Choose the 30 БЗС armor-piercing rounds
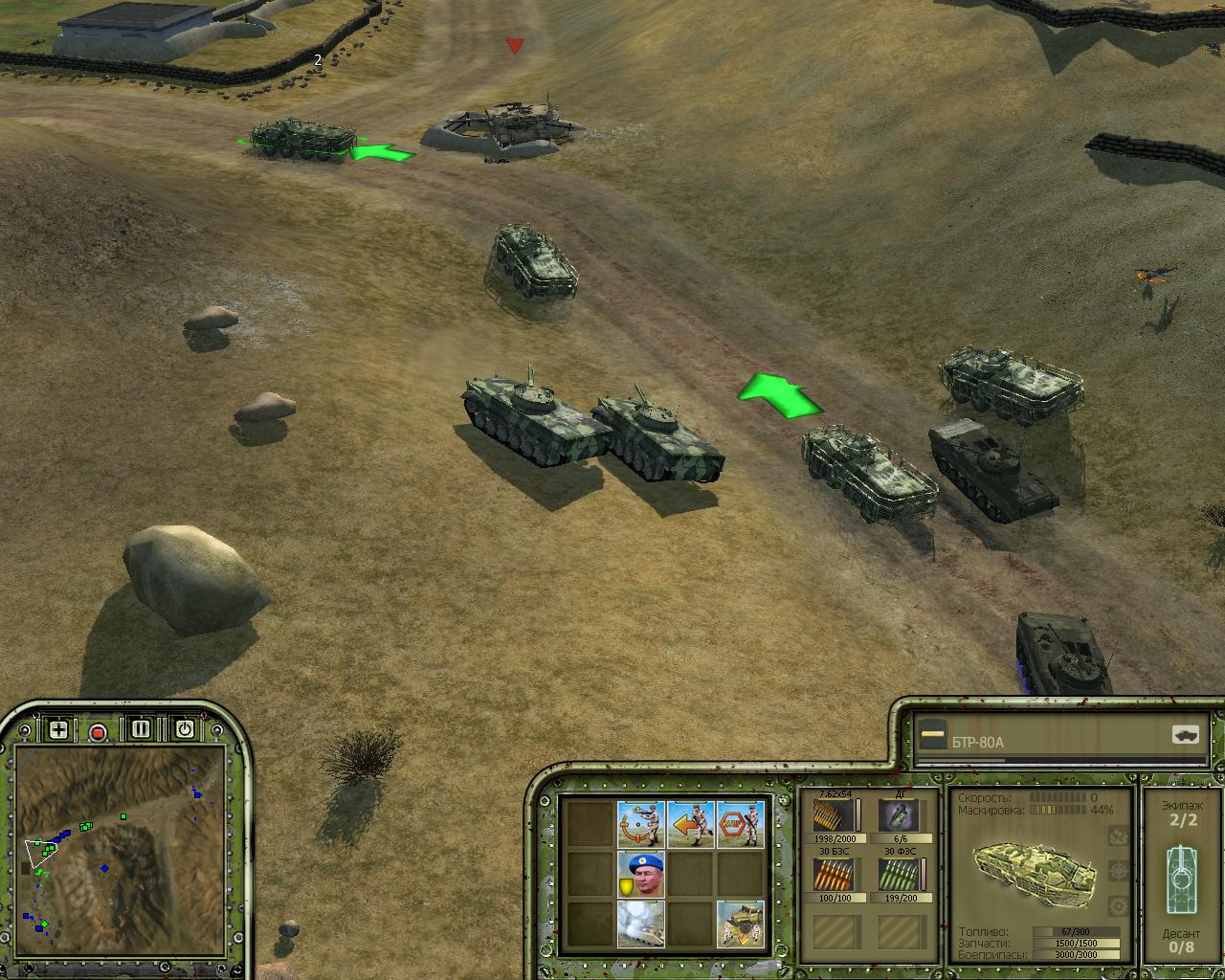This screenshot has width=1225, height=980. point(833,875)
